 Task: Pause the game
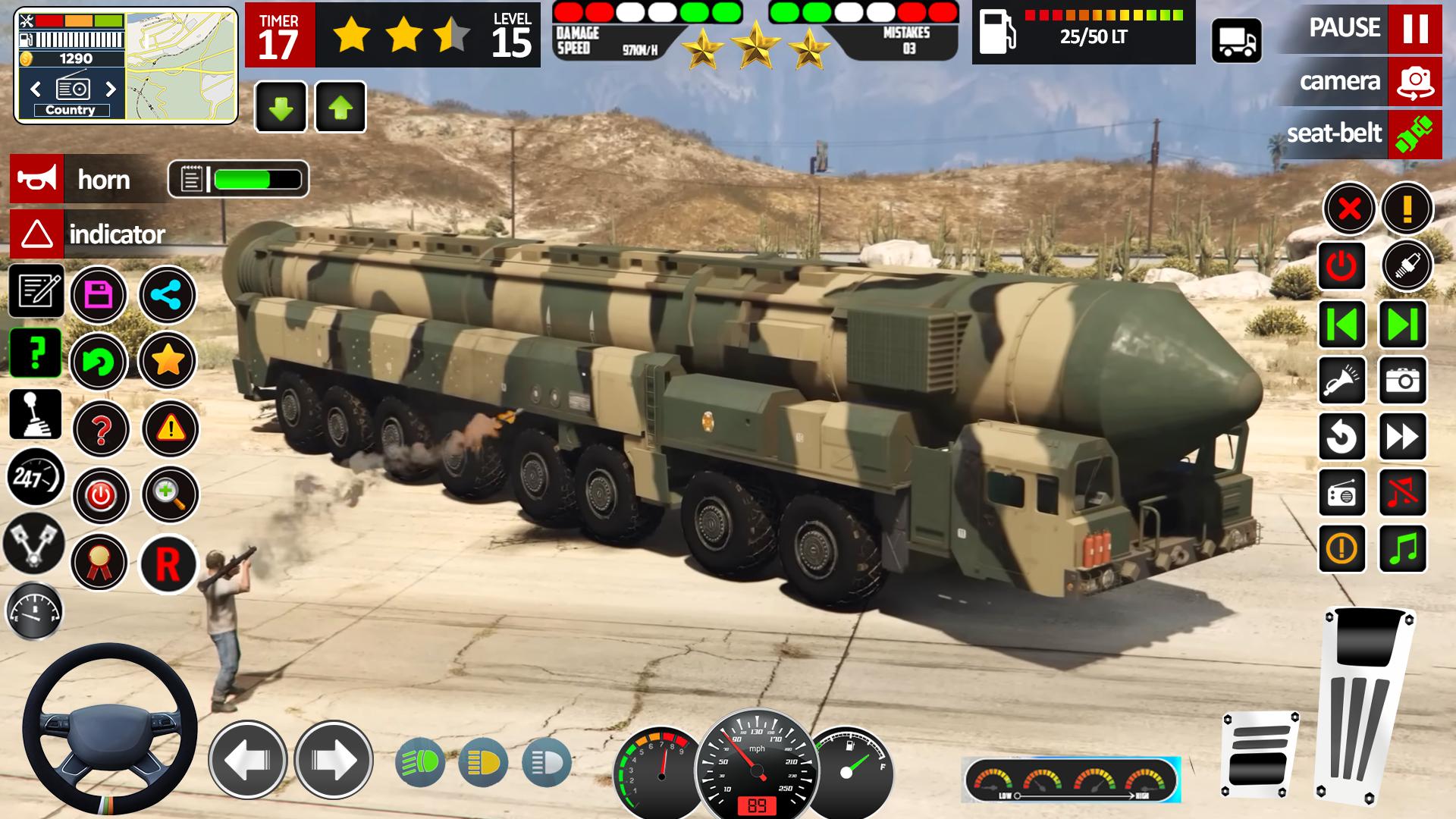point(1414,29)
